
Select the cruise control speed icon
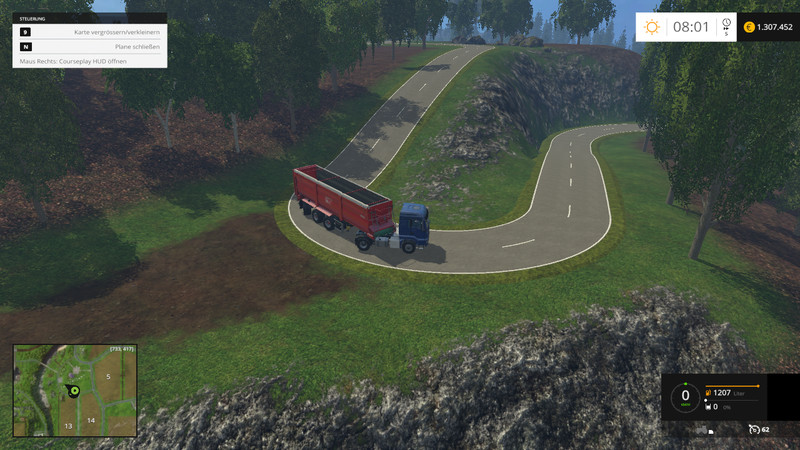(753, 429)
